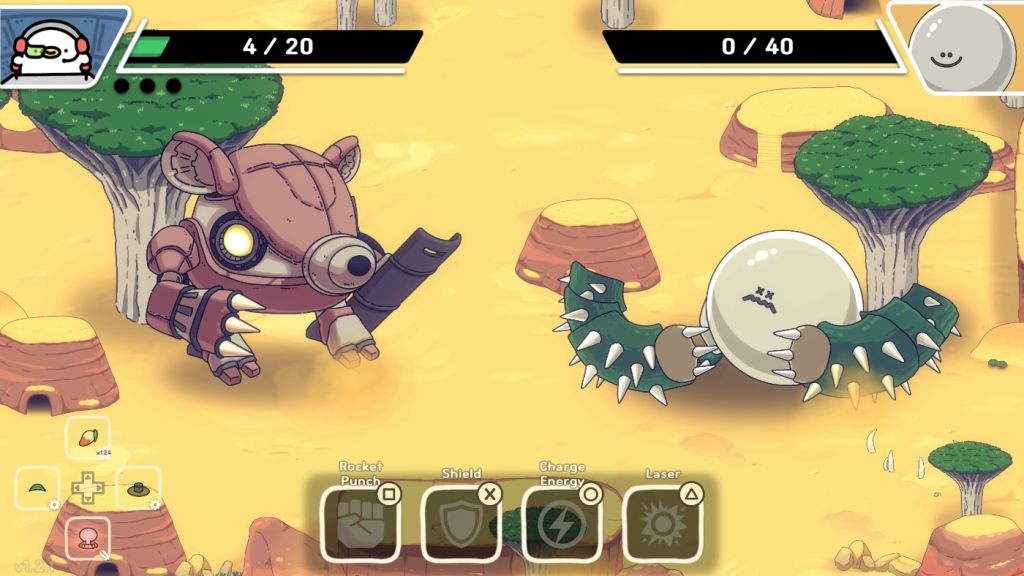Activate the Shield ability
The image size is (1024, 576).
click(x=461, y=523)
